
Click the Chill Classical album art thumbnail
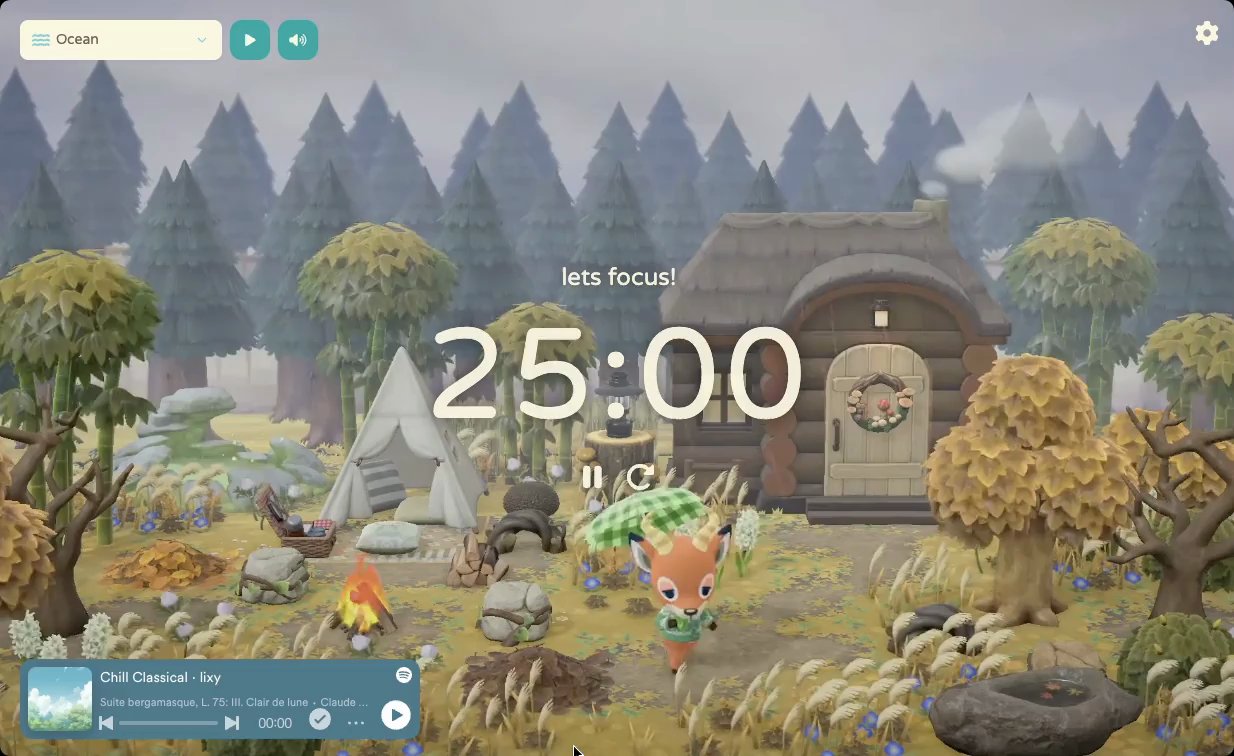tap(60, 698)
